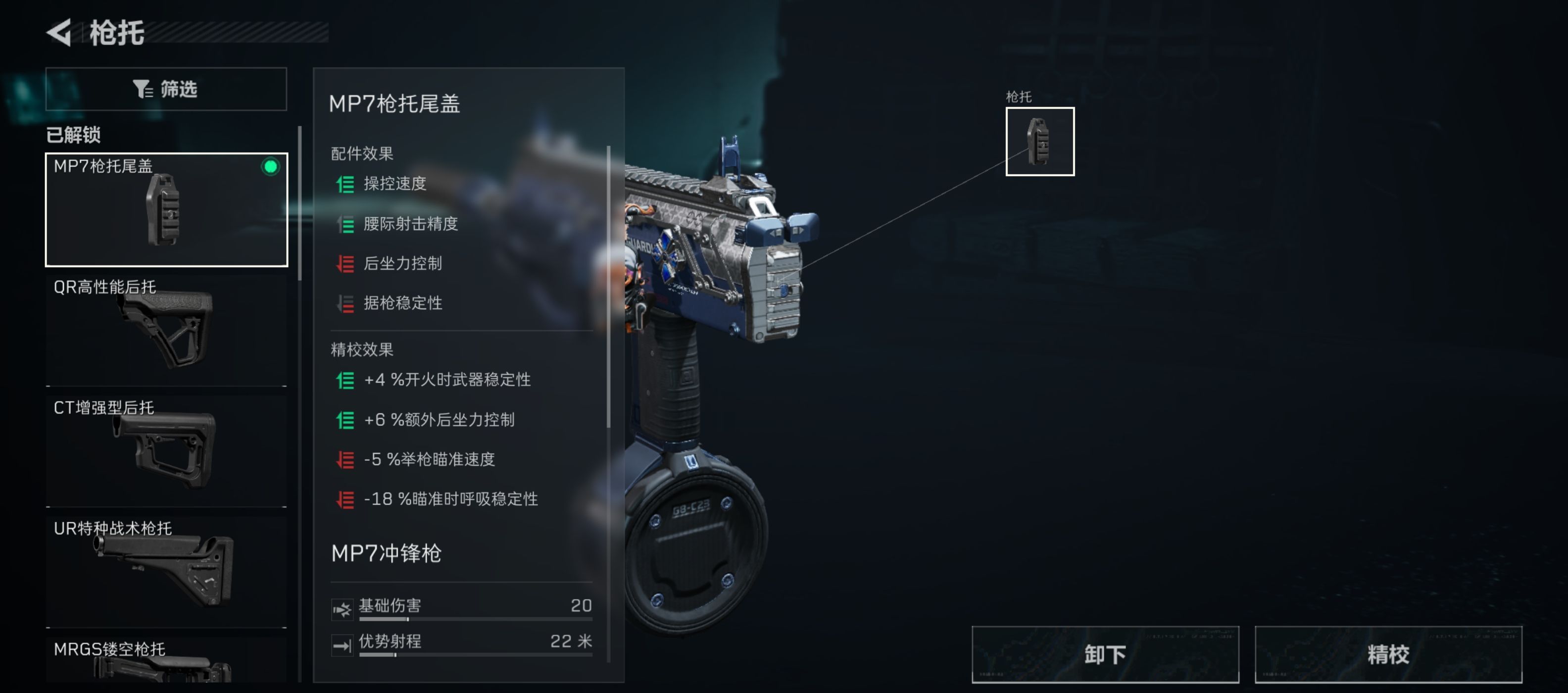
Task: Toggle the green equipped indicator on MP7枪托尾盖
Action: click(x=270, y=167)
